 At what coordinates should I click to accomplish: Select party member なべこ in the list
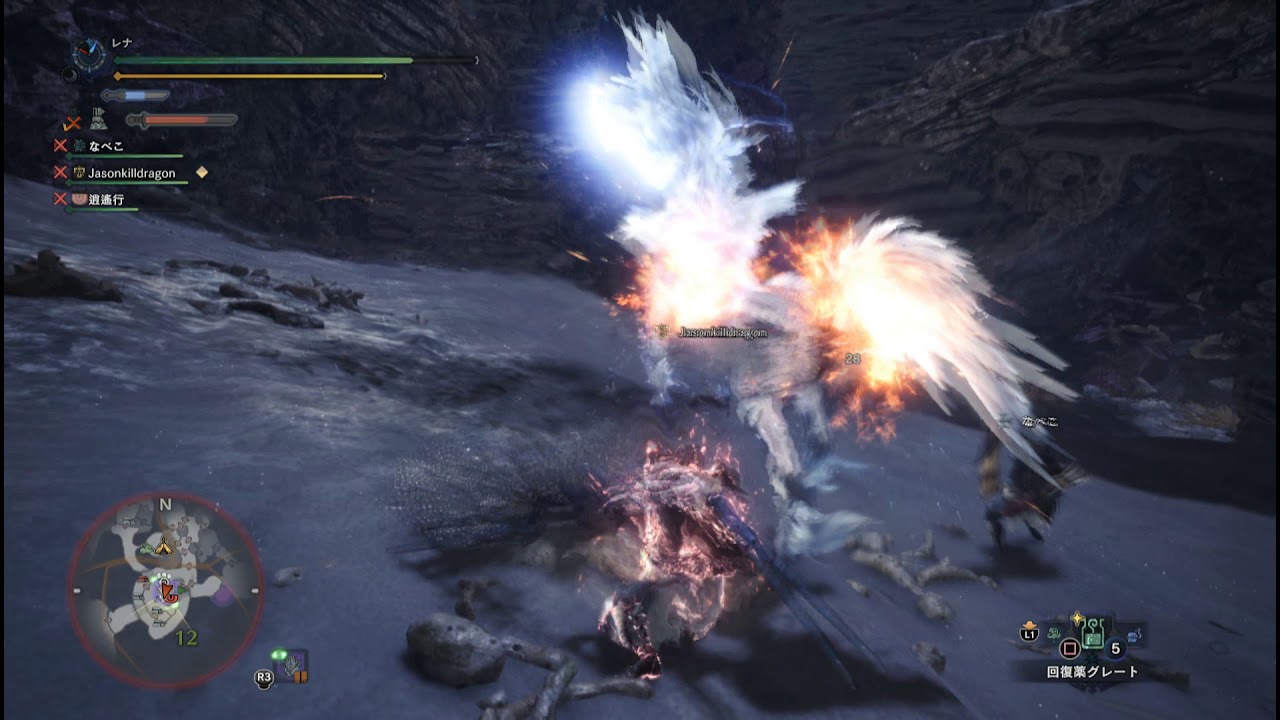click(105, 146)
